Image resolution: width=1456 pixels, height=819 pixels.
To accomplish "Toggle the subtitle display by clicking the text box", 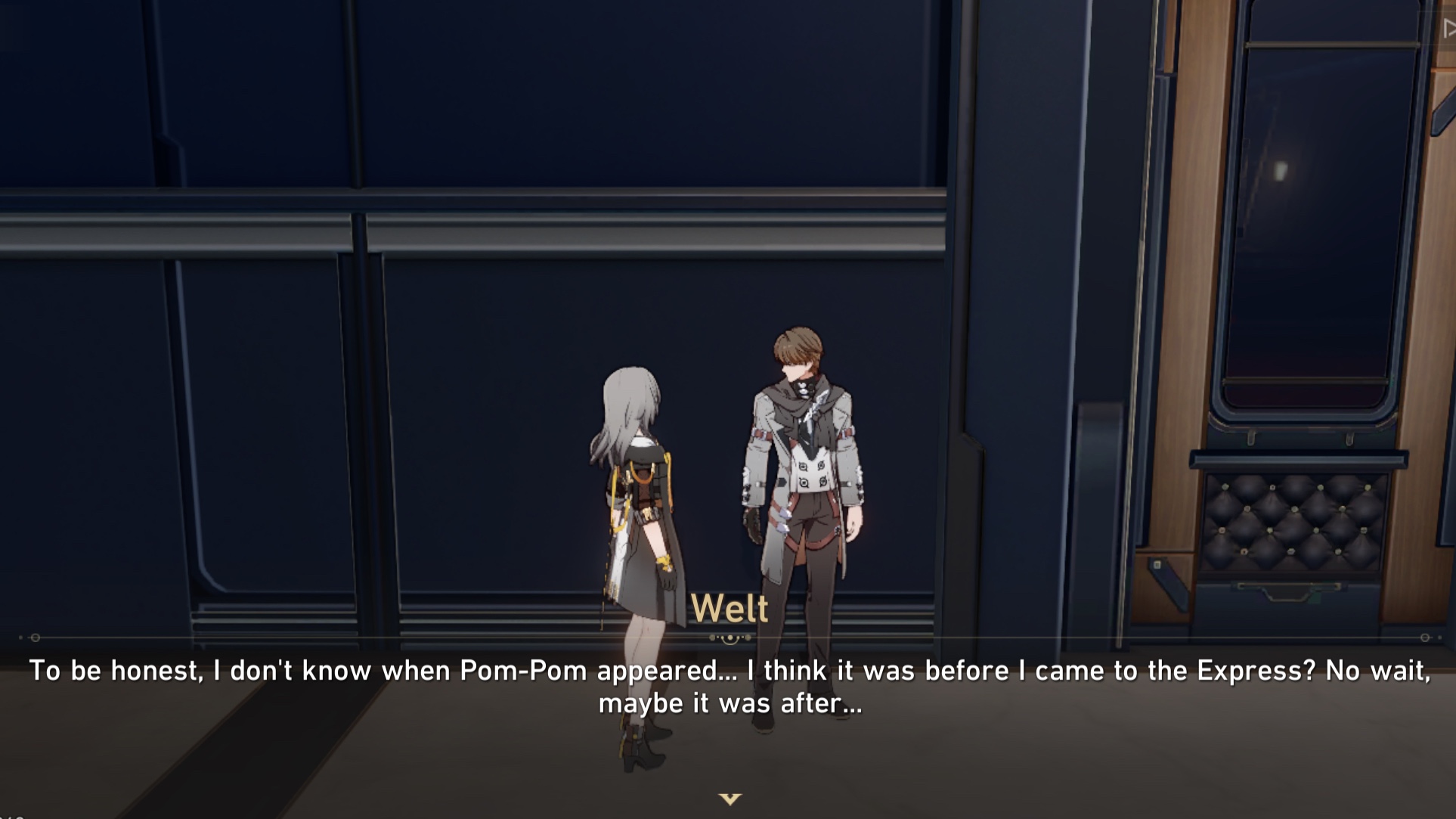I will 728,684.
